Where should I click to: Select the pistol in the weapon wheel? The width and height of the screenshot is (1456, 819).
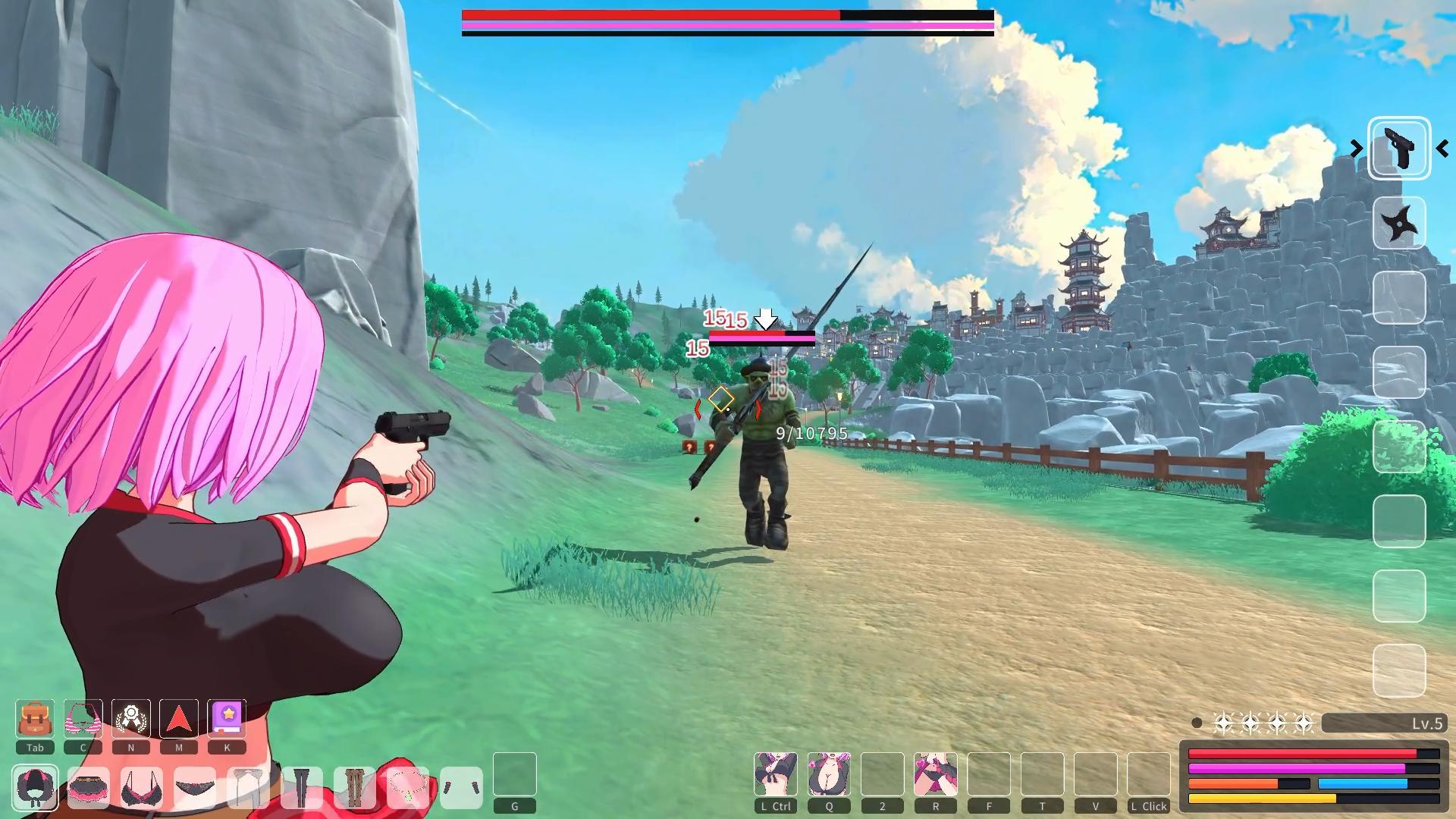point(1399,146)
